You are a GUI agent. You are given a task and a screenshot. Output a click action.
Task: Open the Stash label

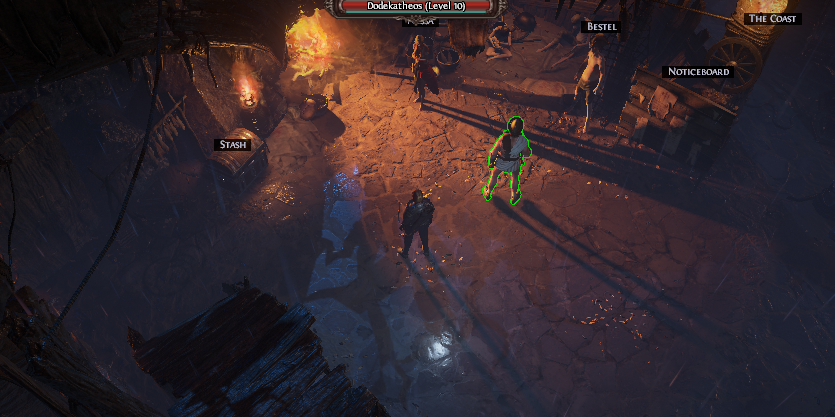pos(232,145)
